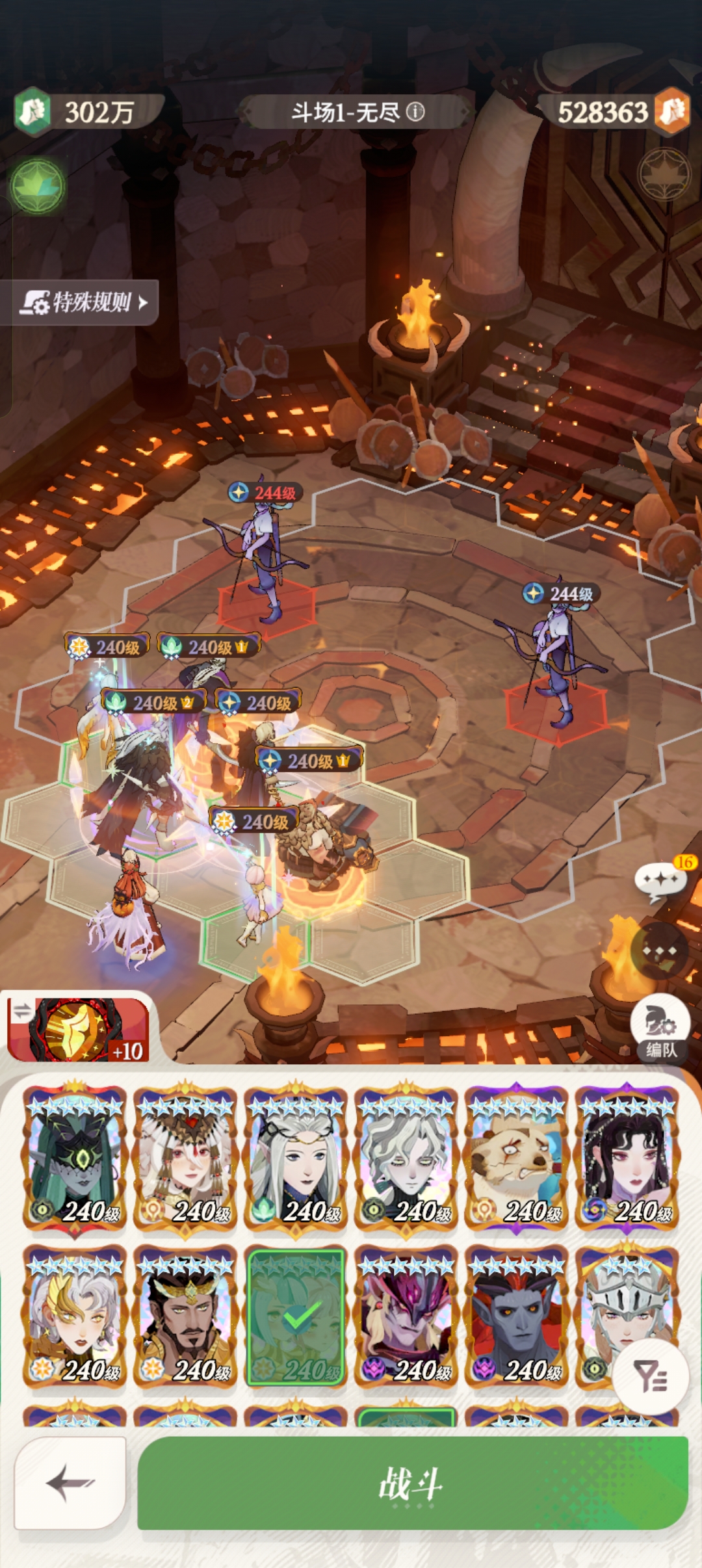Screen dimensions: 702x1568
Task: Open the 特殊规则 special rules panel
Action: tap(83, 302)
